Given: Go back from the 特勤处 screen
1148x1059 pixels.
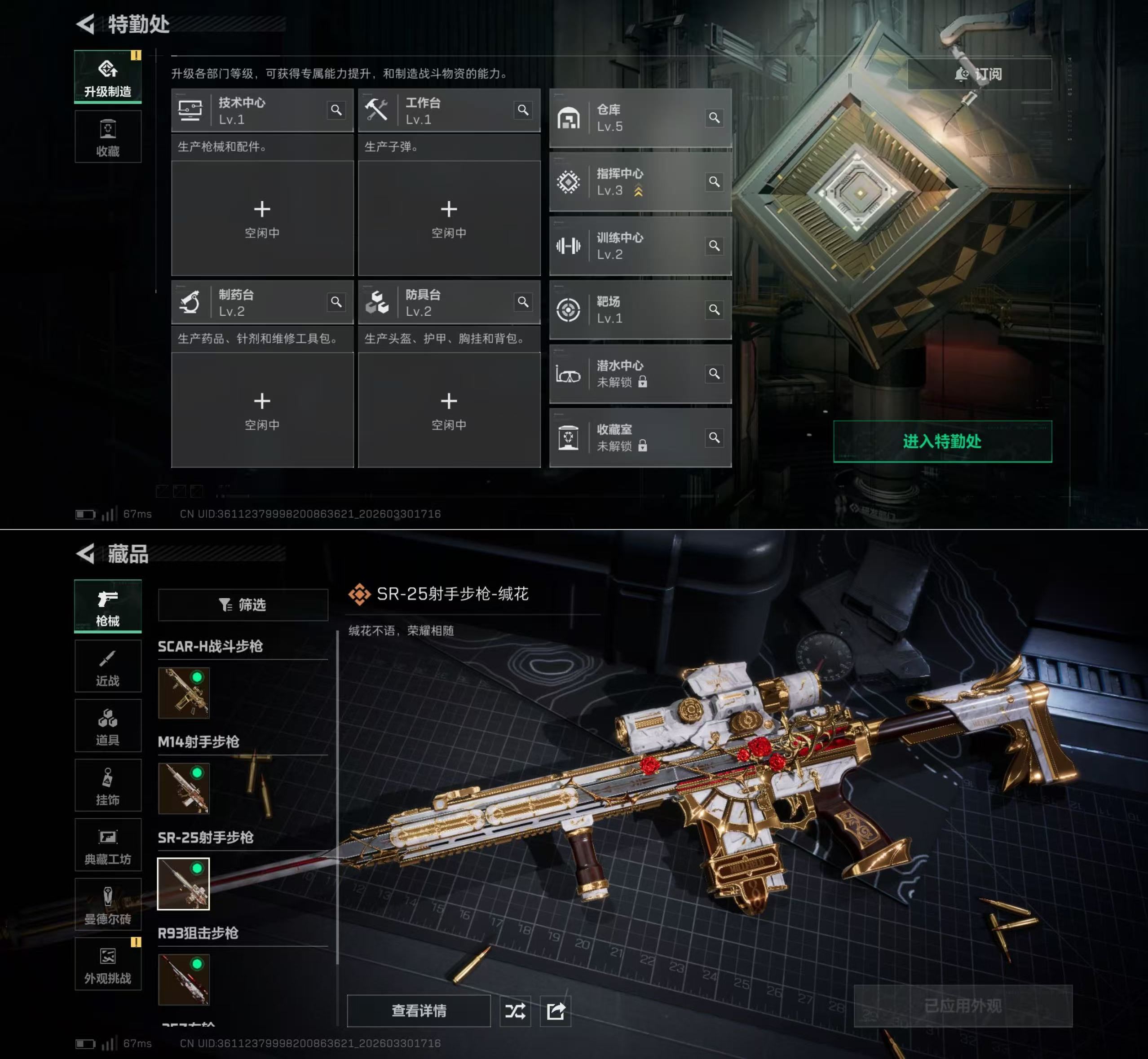Looking at the screenshot, I should [x=86, y=24].
